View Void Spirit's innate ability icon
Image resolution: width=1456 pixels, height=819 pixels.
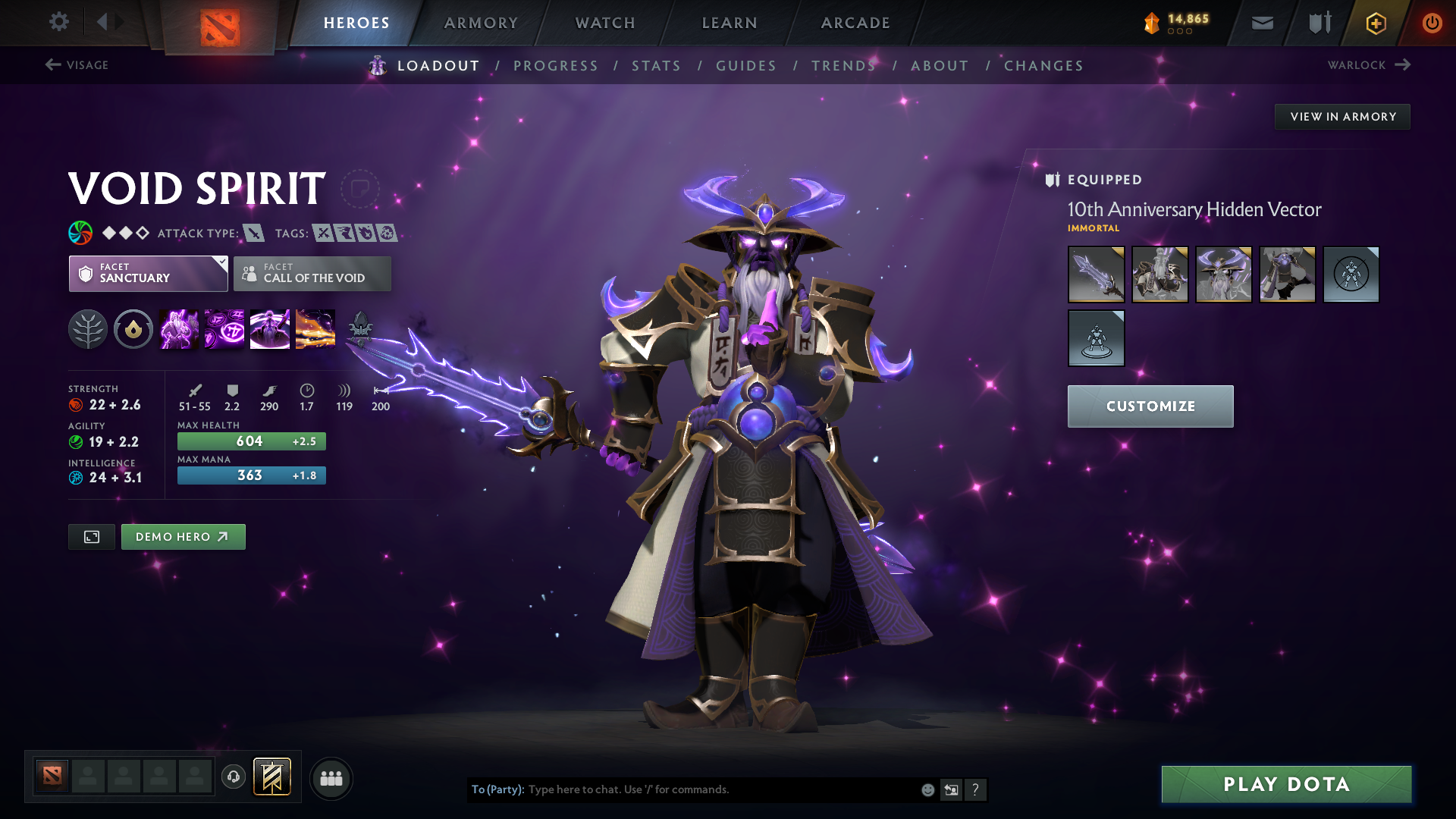point(133,329)
